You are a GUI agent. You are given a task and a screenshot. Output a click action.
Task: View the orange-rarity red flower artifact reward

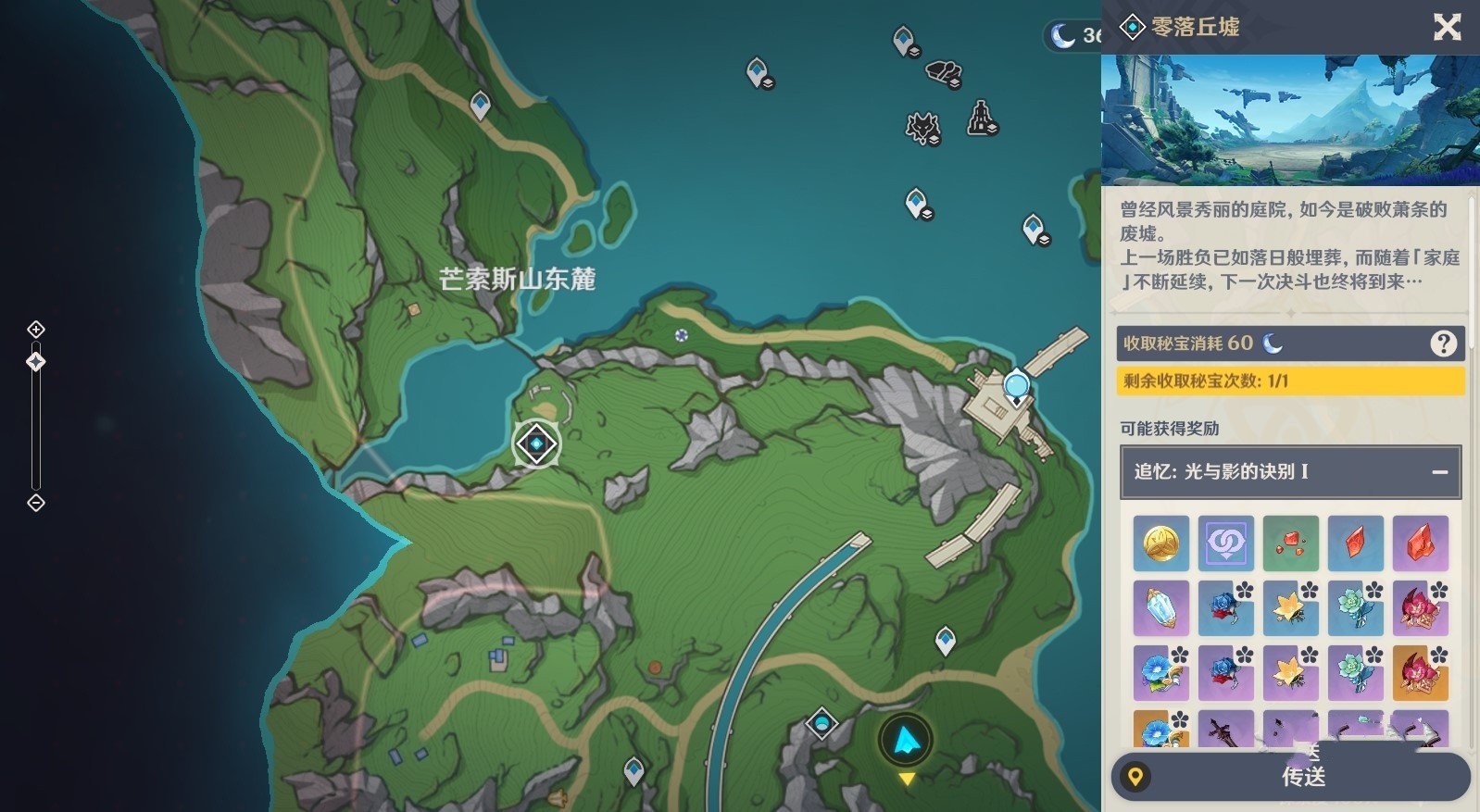pos(1420,673)
